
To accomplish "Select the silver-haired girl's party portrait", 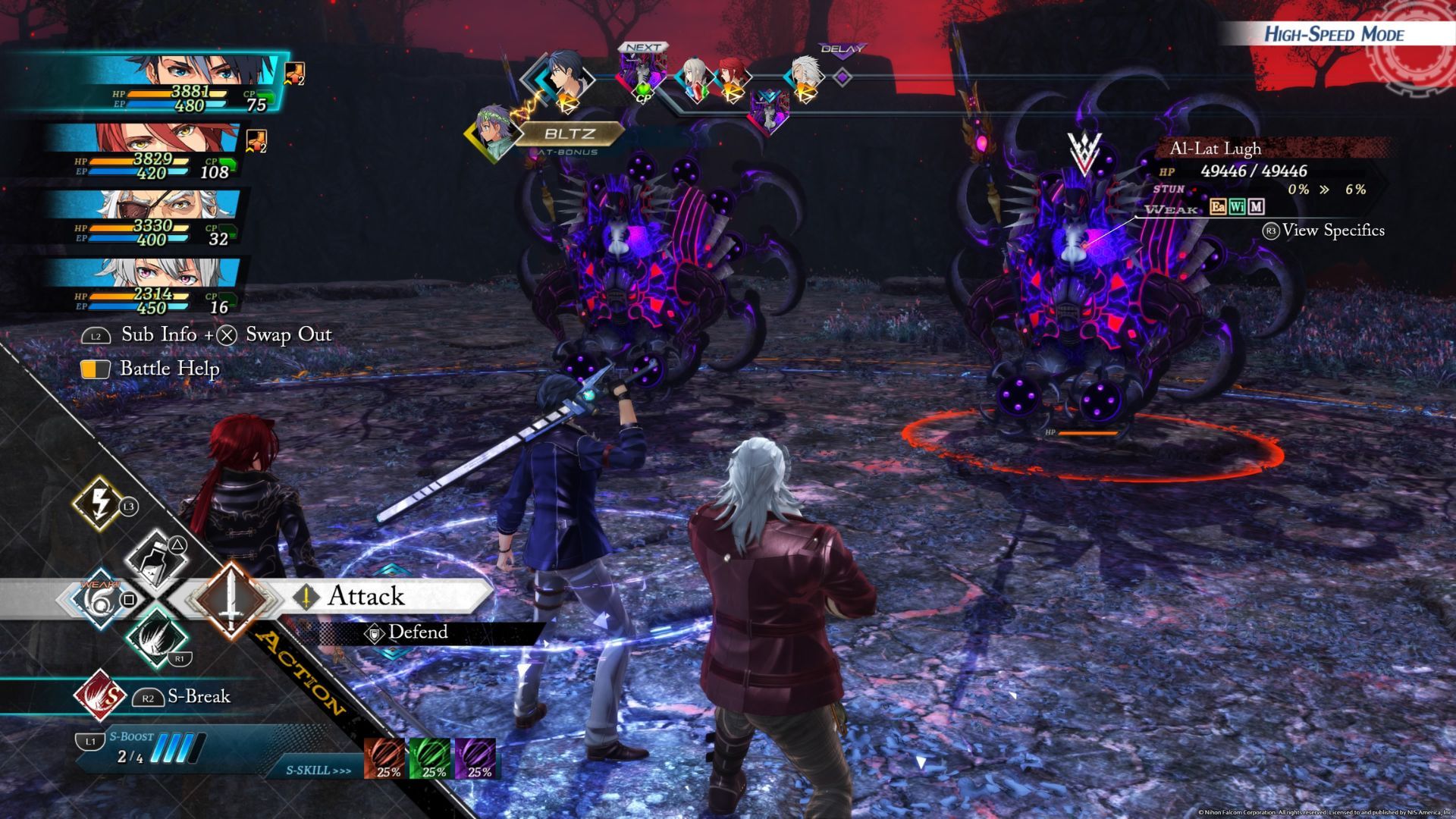I will [x=182, y=282].
